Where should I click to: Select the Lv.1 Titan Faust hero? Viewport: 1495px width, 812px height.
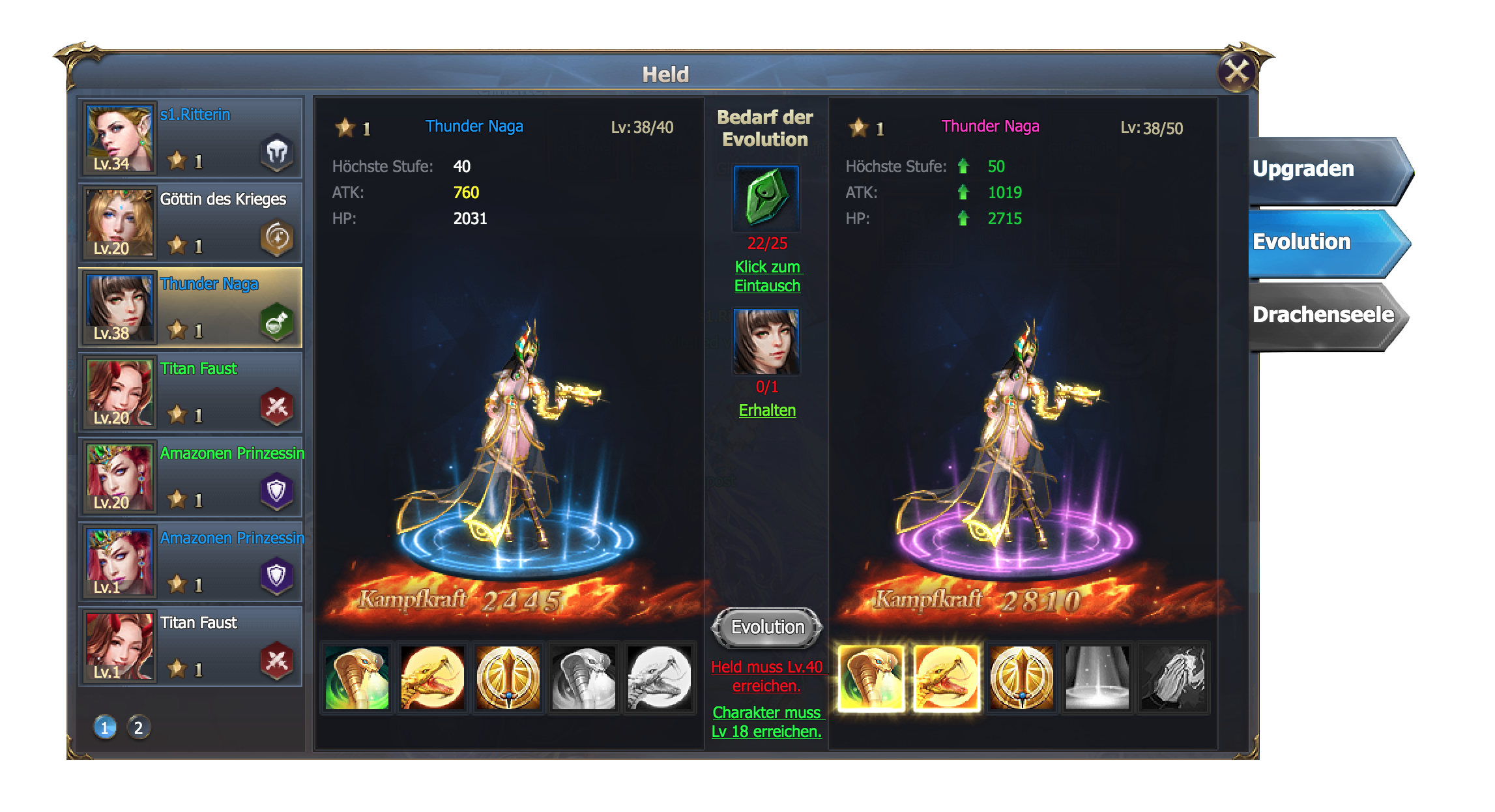pos(190,646)
